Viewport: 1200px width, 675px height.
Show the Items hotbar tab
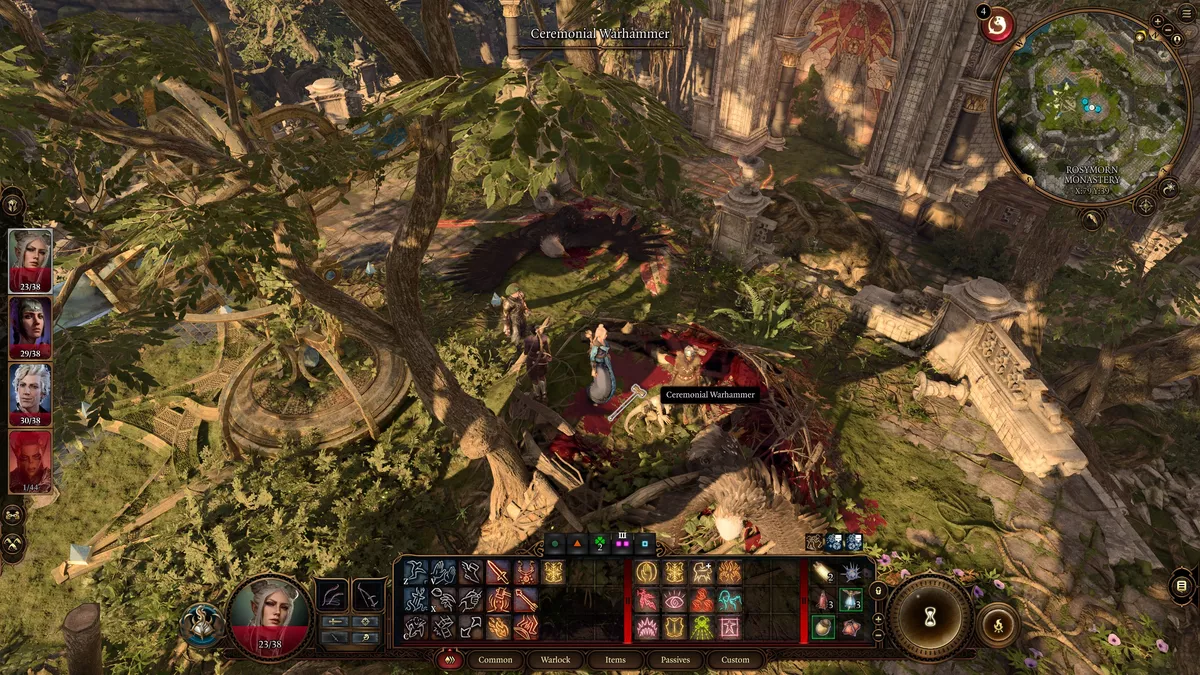[x=615, y=660]
